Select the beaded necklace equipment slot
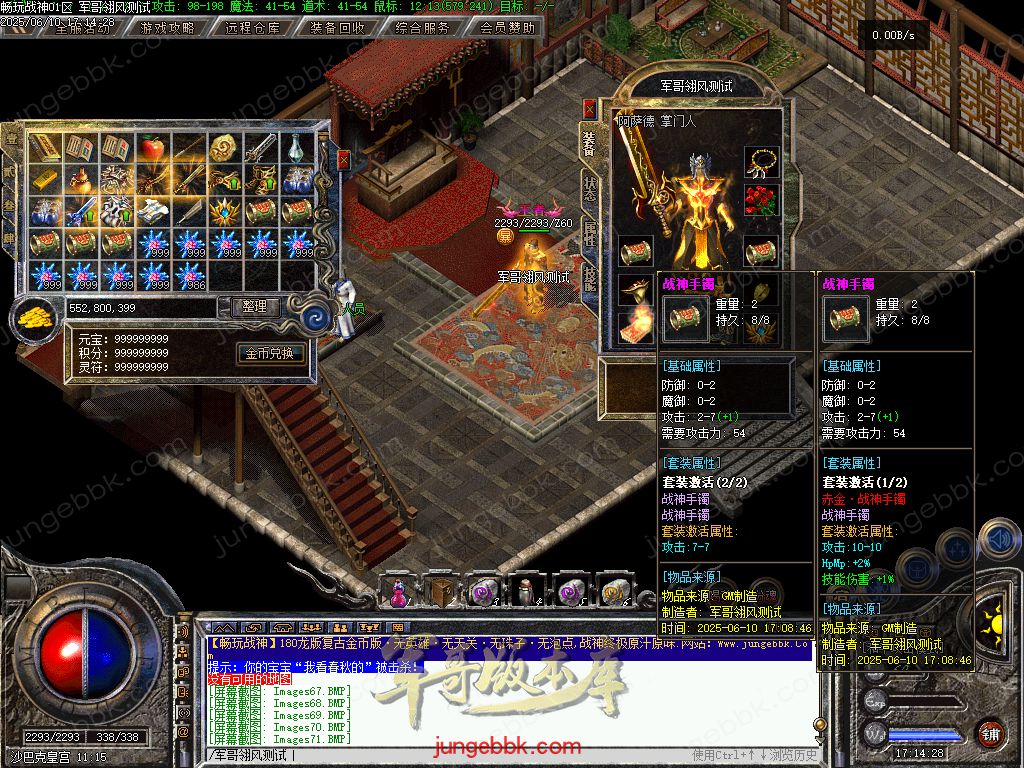1024x768 pixels. 762,161
